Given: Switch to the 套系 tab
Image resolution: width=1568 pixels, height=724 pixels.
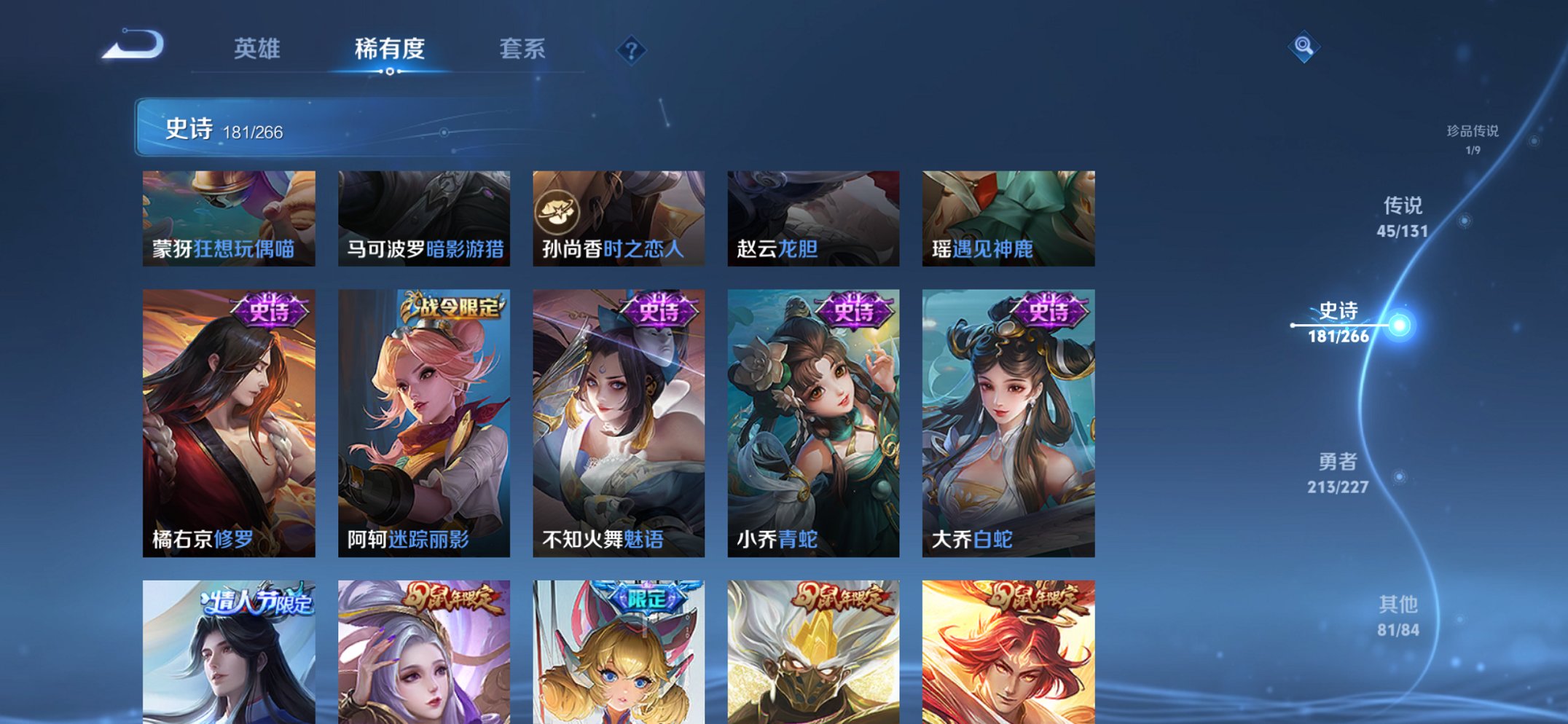Looking at the screenshot, I should click(x=523, y=50).
